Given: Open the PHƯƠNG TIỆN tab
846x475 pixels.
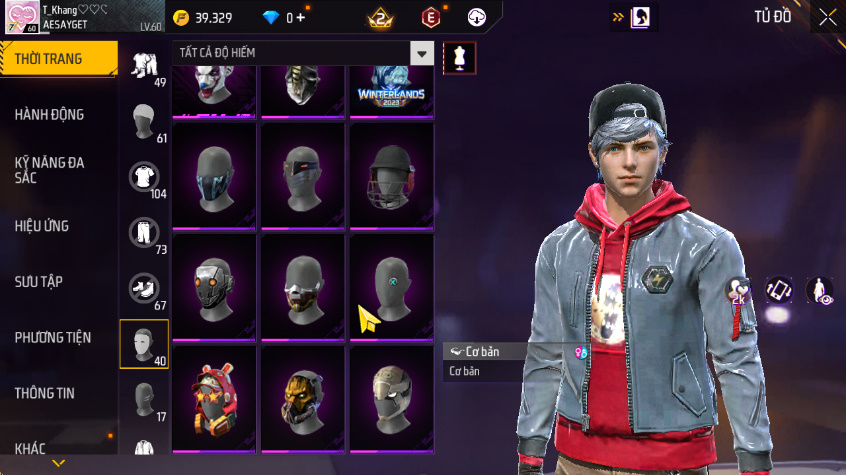Looking at the screenshot, I should click(52, 337).
